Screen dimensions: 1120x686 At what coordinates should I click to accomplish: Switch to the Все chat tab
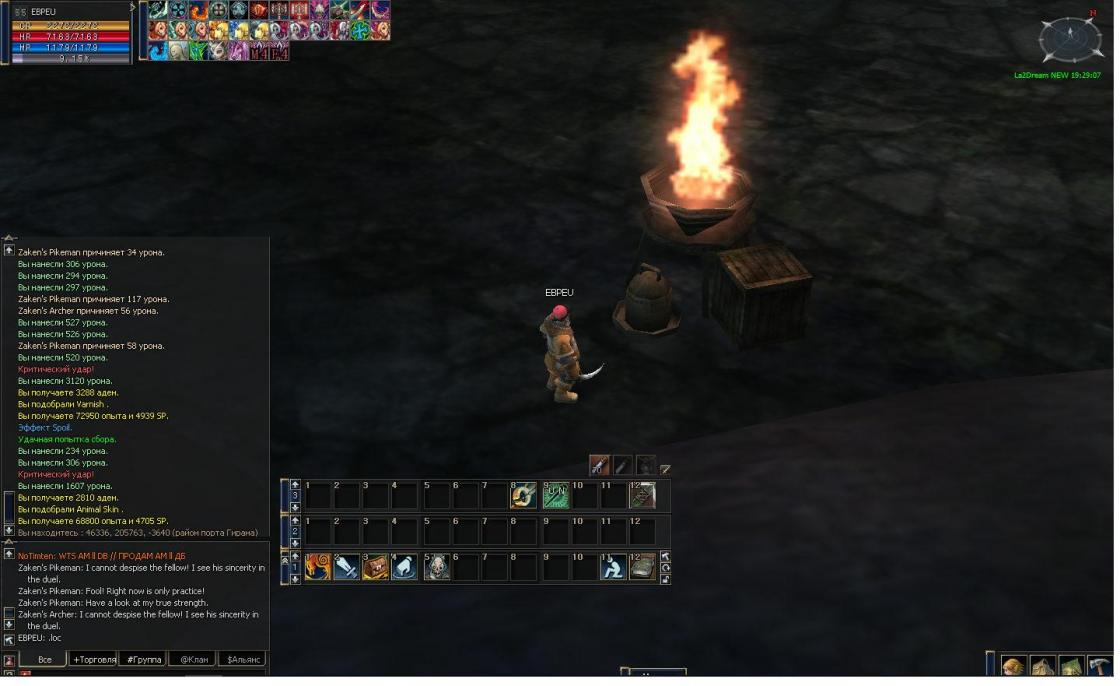44,660
